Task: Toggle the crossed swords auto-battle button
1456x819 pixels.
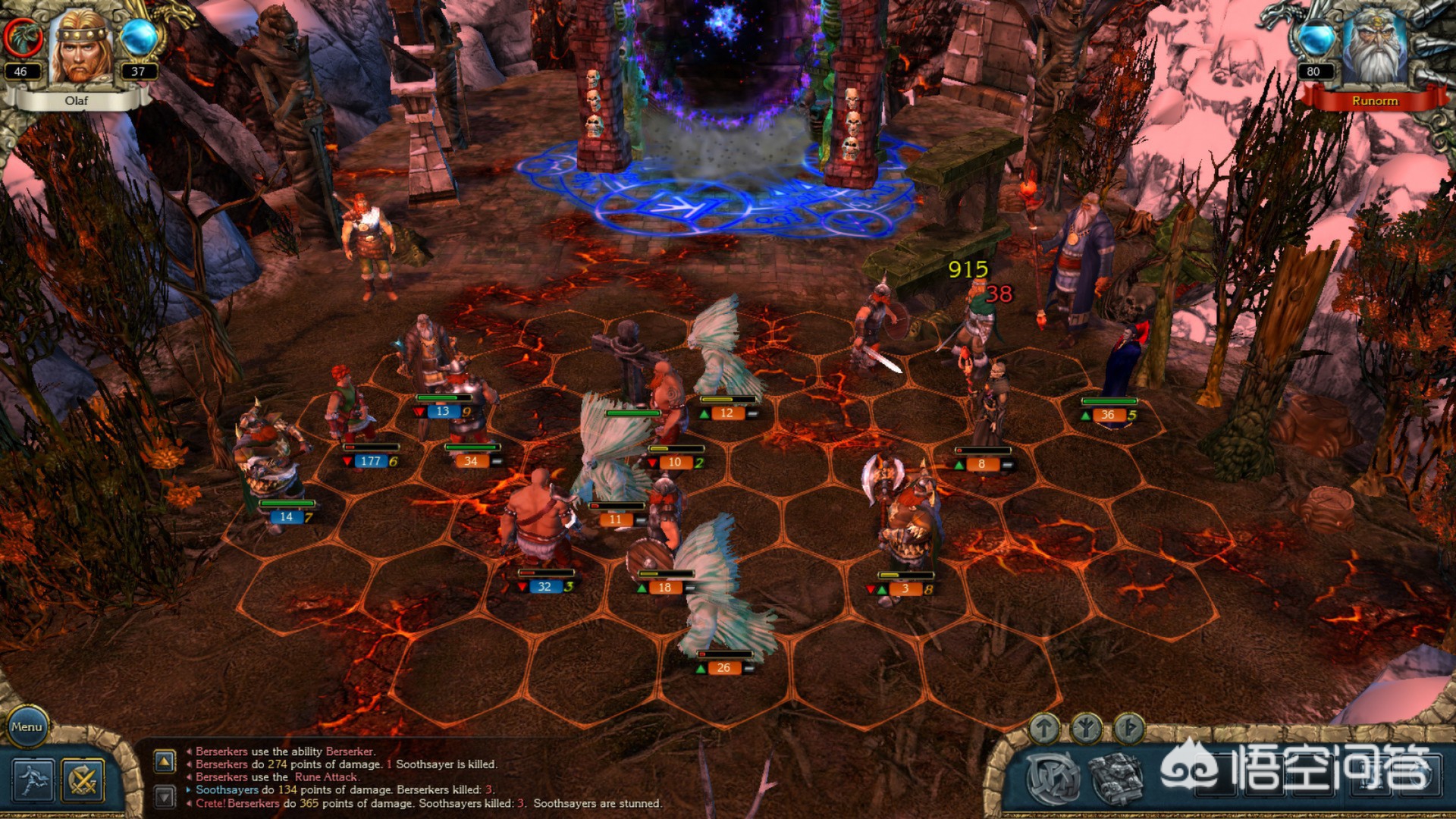Action: 83,780
